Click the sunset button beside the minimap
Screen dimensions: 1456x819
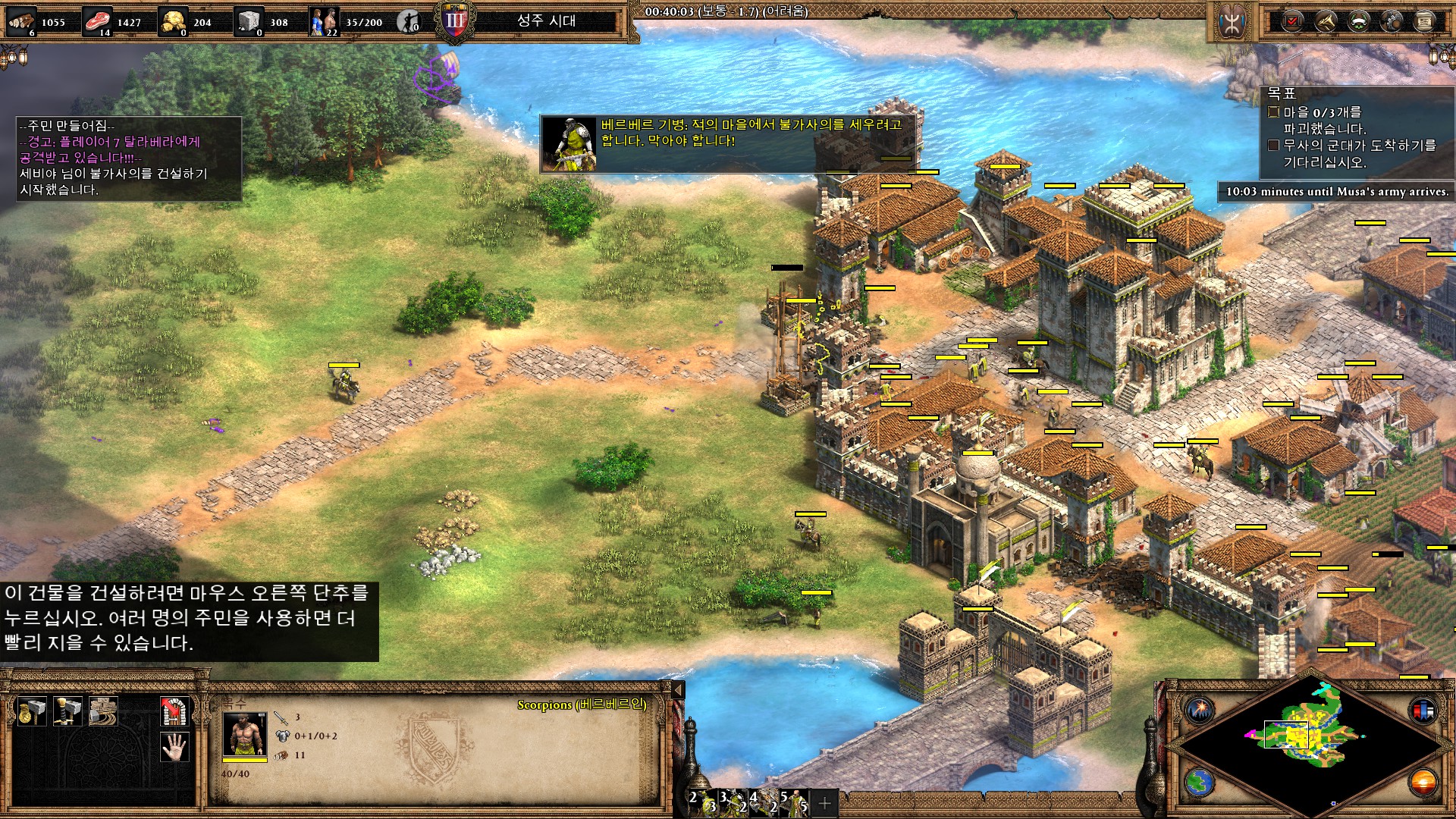pos(1423,782)
